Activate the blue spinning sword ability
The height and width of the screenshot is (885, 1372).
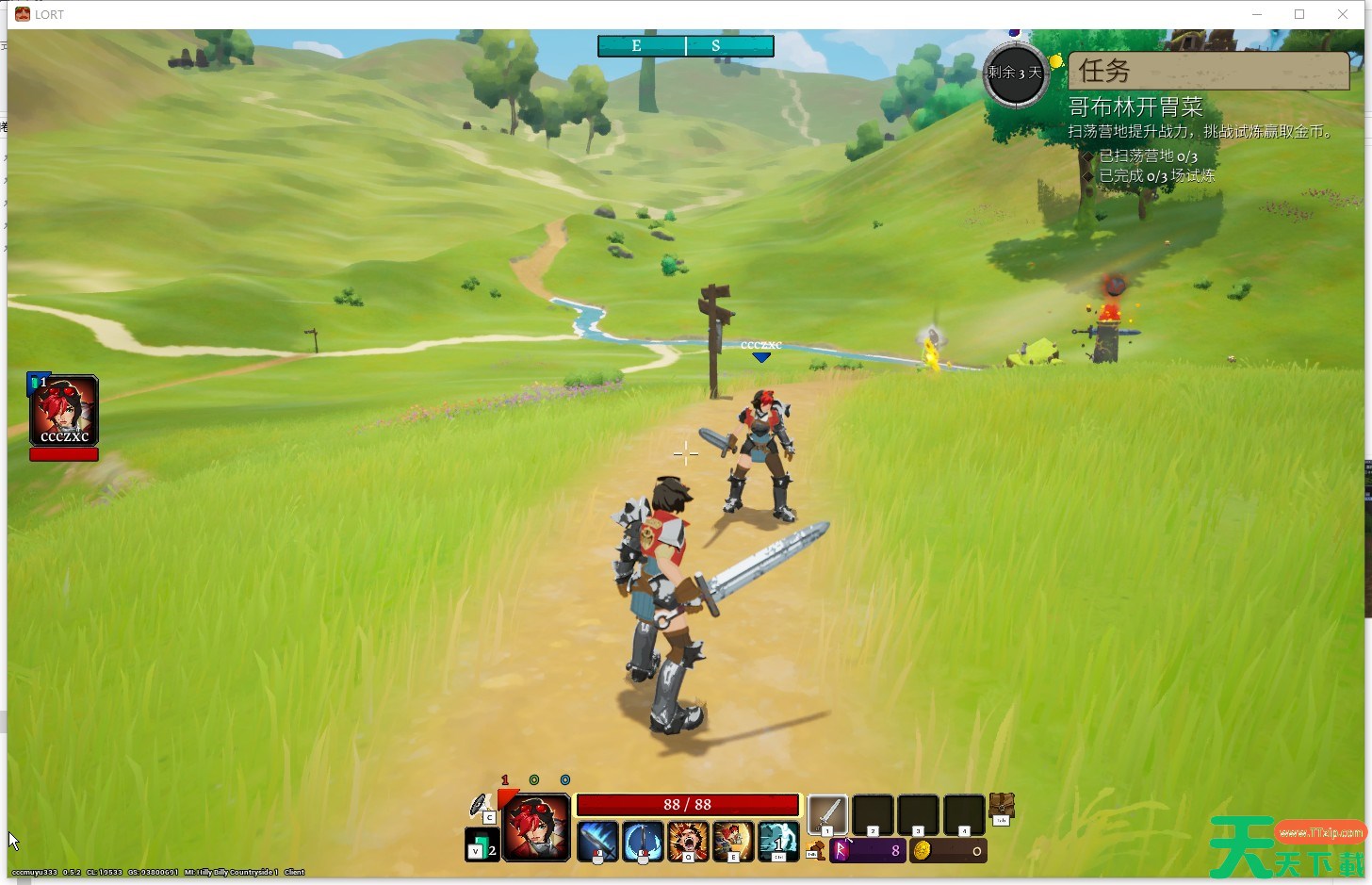(x=643, y=841)
